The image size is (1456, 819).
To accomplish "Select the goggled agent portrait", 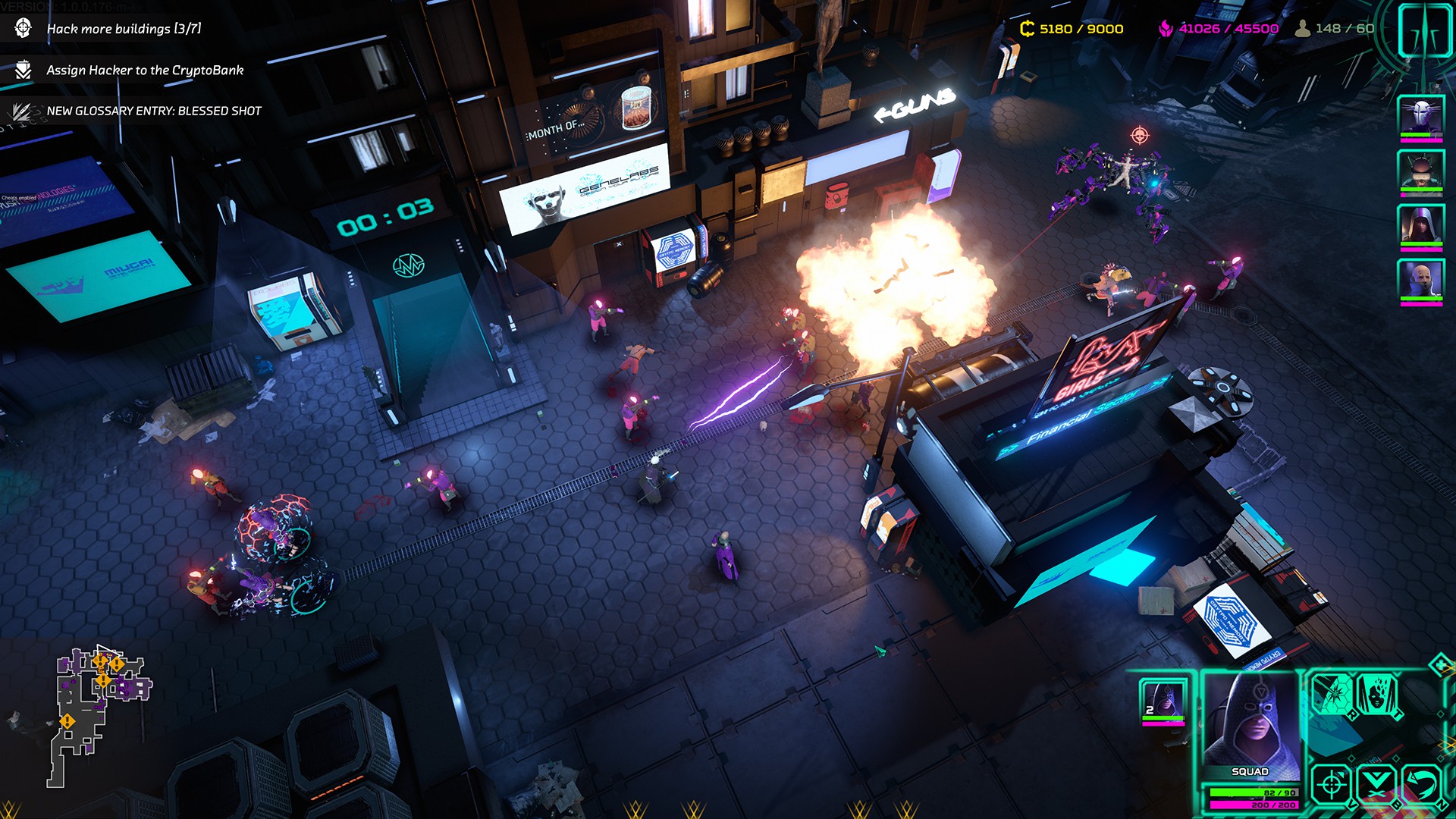I will click(x=1420, y=171).
